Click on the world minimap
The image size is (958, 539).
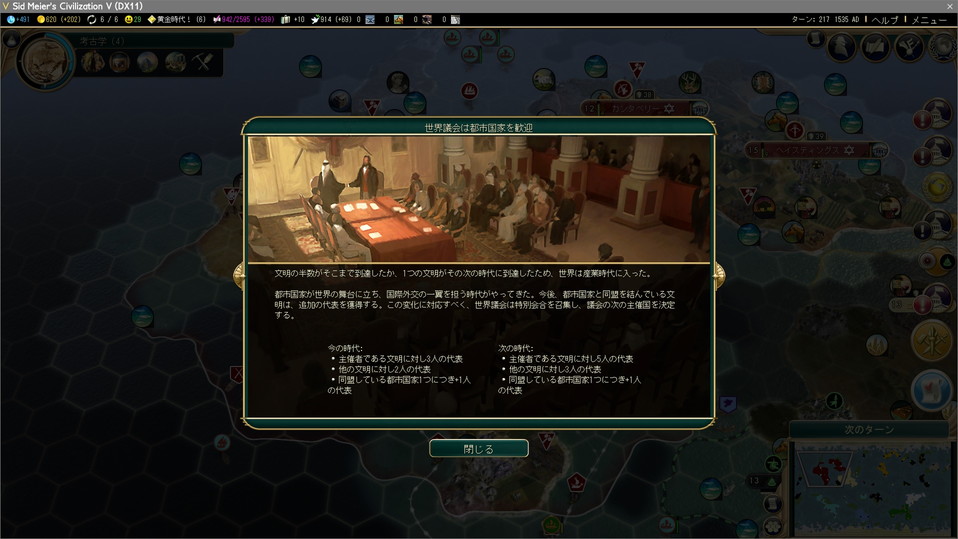pyautogui.click(x=868, y=488)
